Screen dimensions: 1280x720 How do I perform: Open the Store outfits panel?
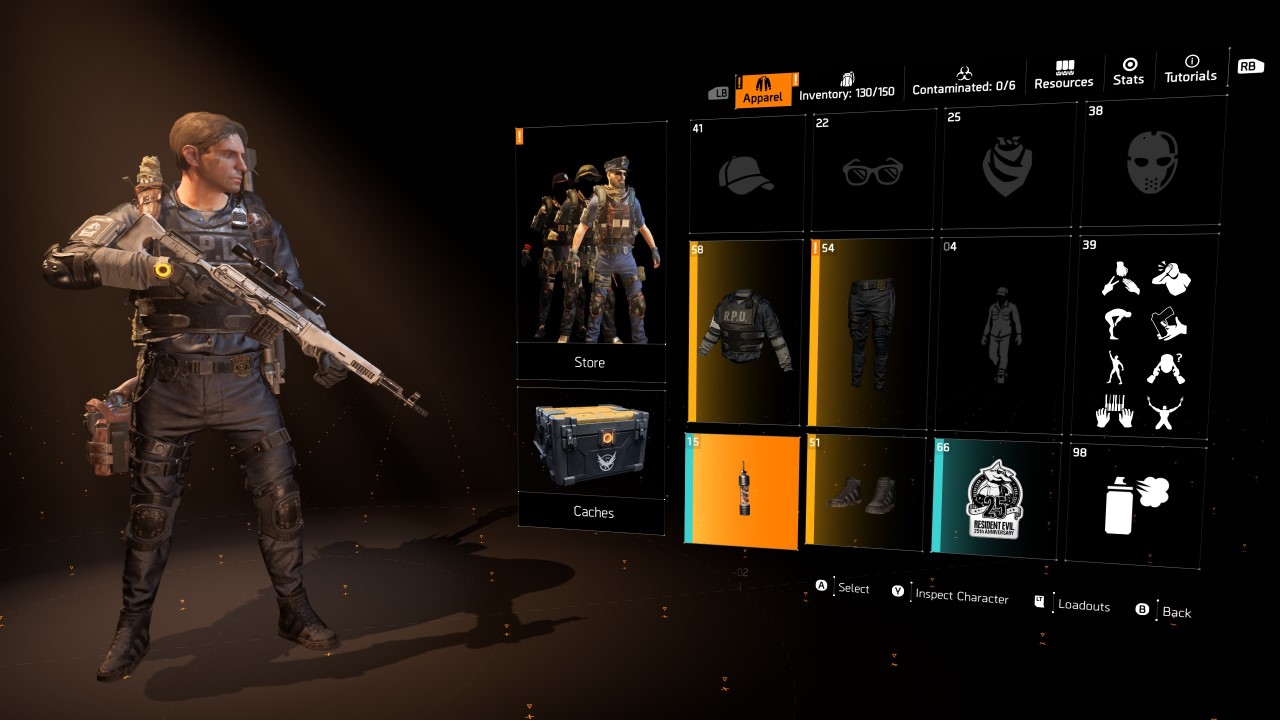pyautogui.click(x=590, y=254)
